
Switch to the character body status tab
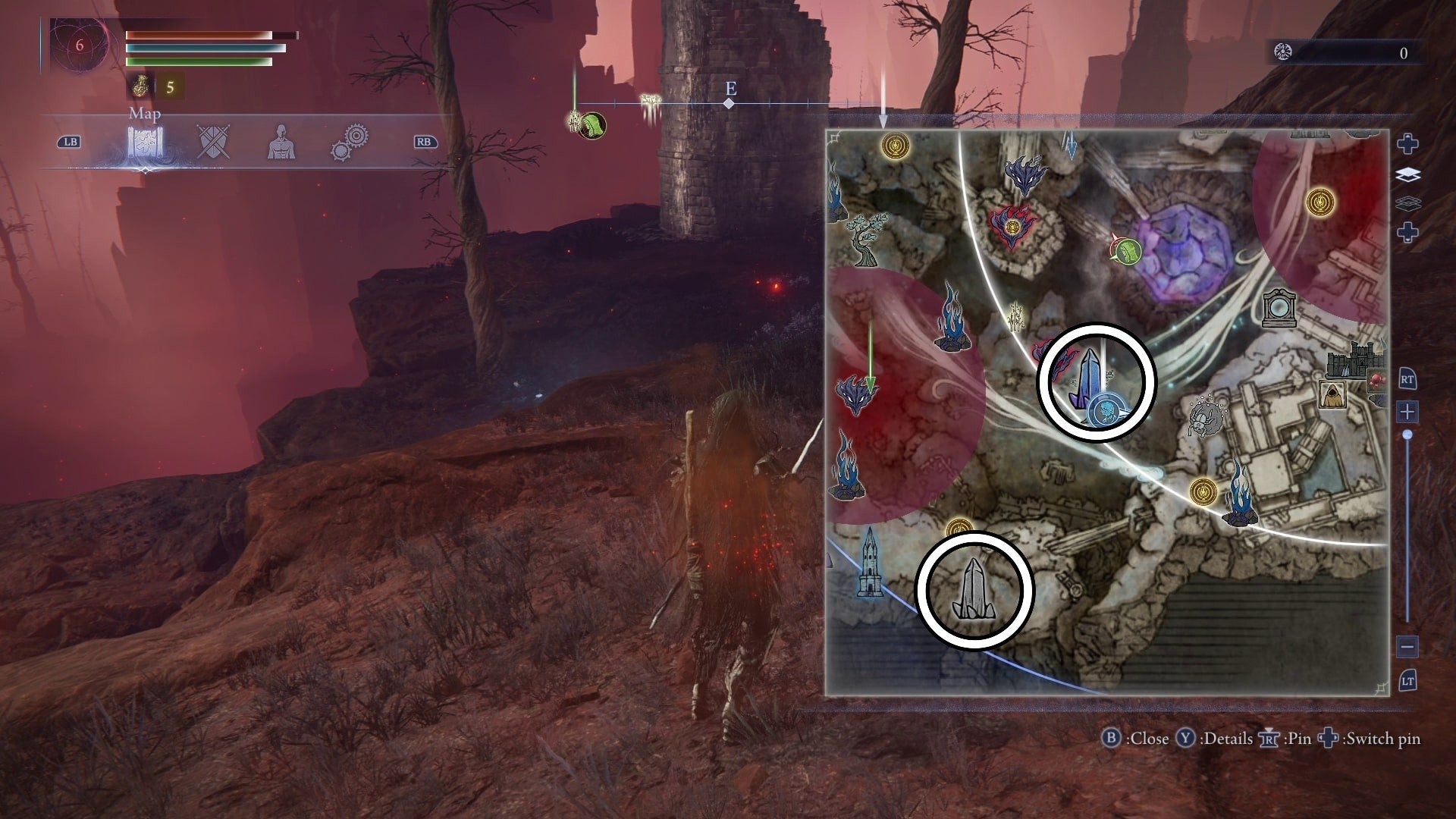[281, 142]
